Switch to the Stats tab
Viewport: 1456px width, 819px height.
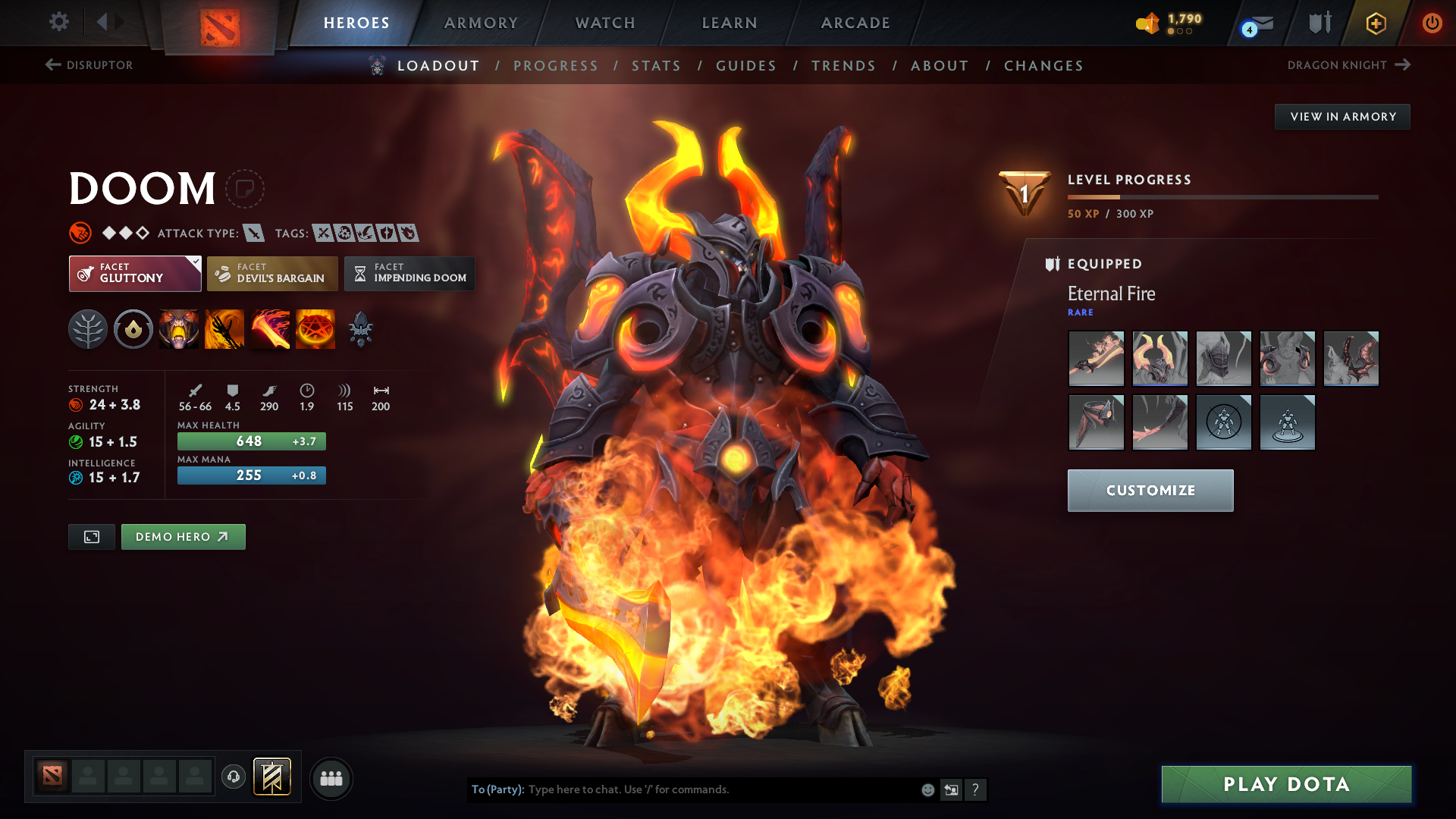click(x=656, y=66)
